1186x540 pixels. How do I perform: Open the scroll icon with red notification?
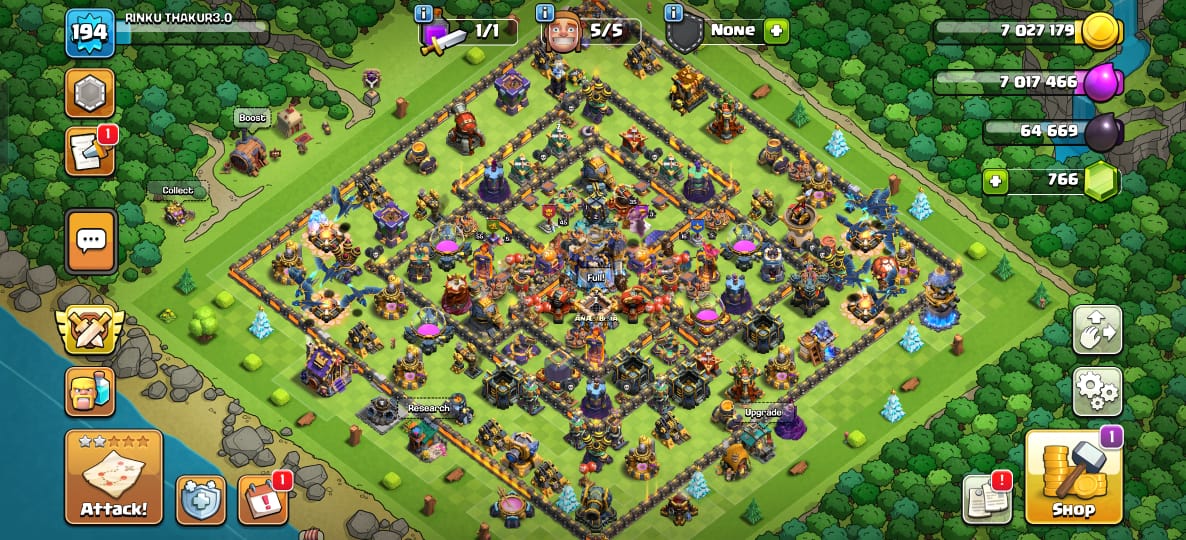[x=90, y=152]
